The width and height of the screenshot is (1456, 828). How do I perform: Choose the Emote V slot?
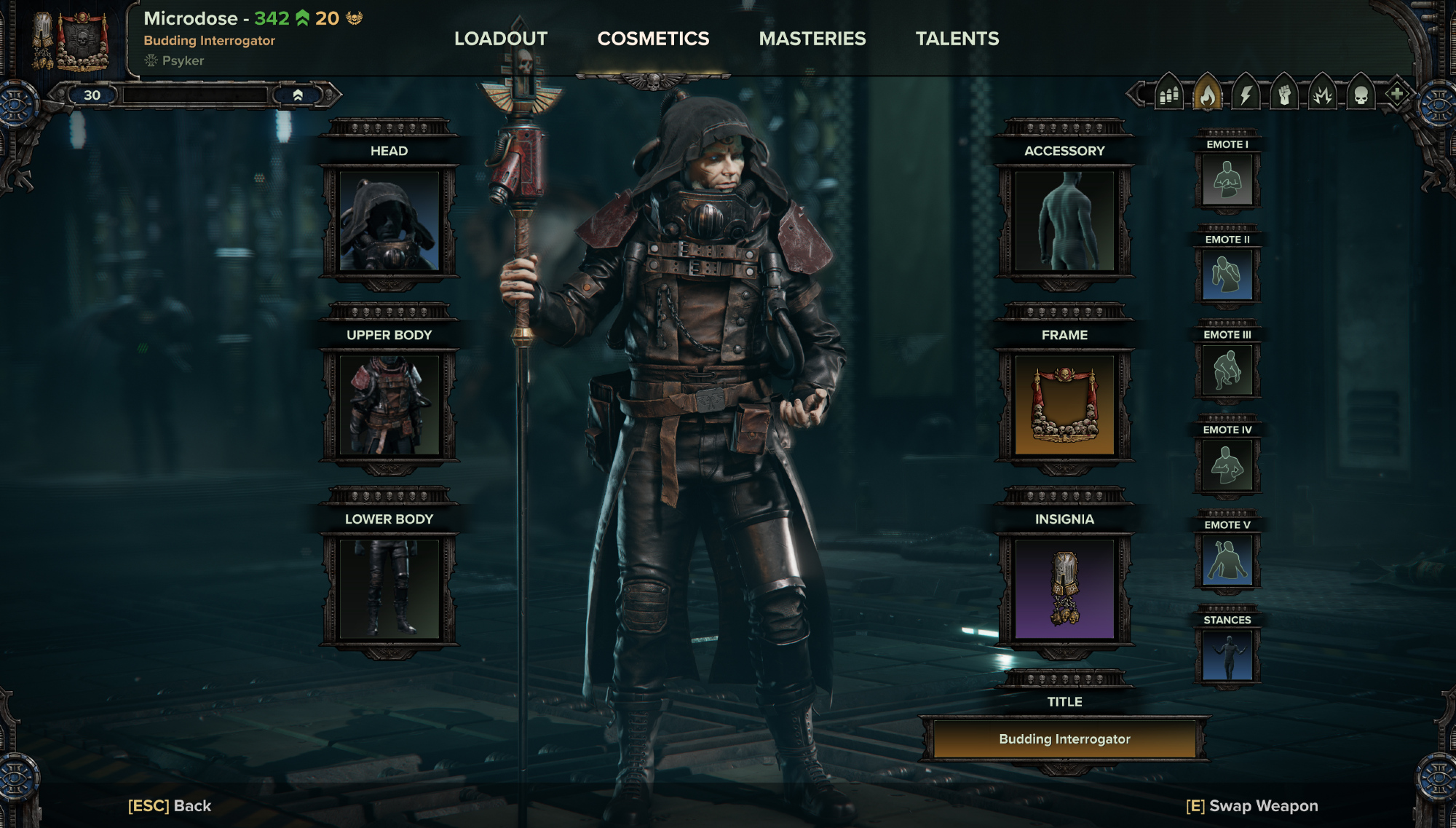1227,560
